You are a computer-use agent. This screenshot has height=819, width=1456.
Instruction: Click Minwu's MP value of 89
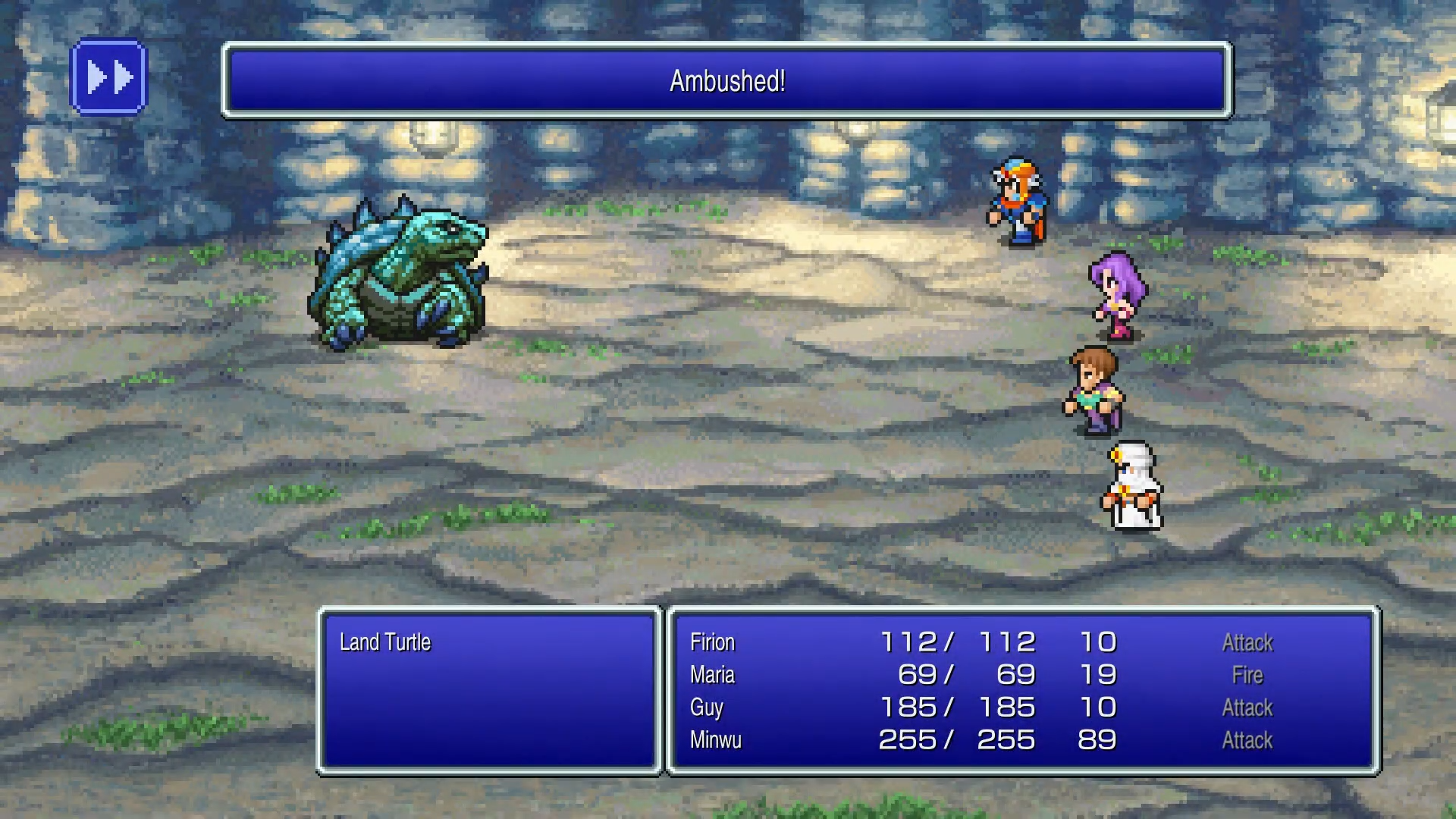tap(1099, 740)
